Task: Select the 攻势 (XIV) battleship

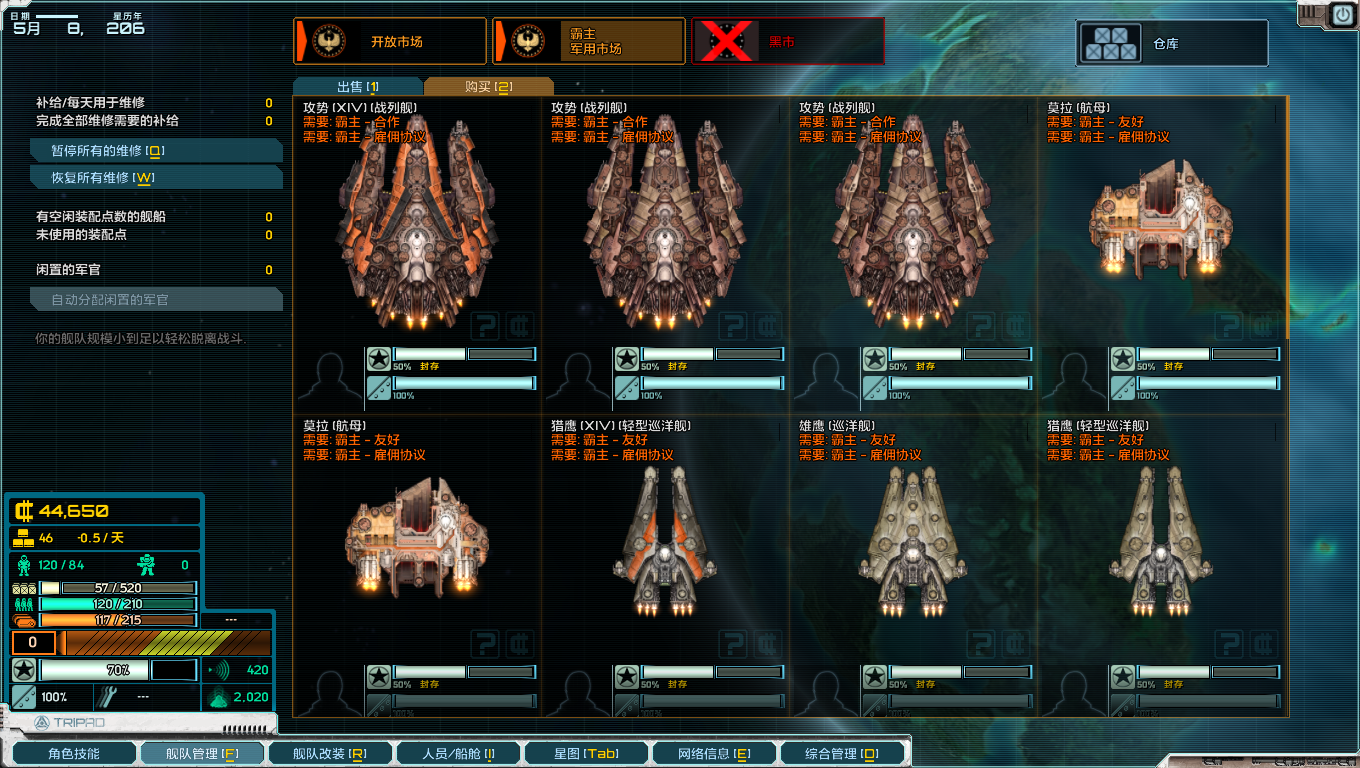Action: pos(417,230)
